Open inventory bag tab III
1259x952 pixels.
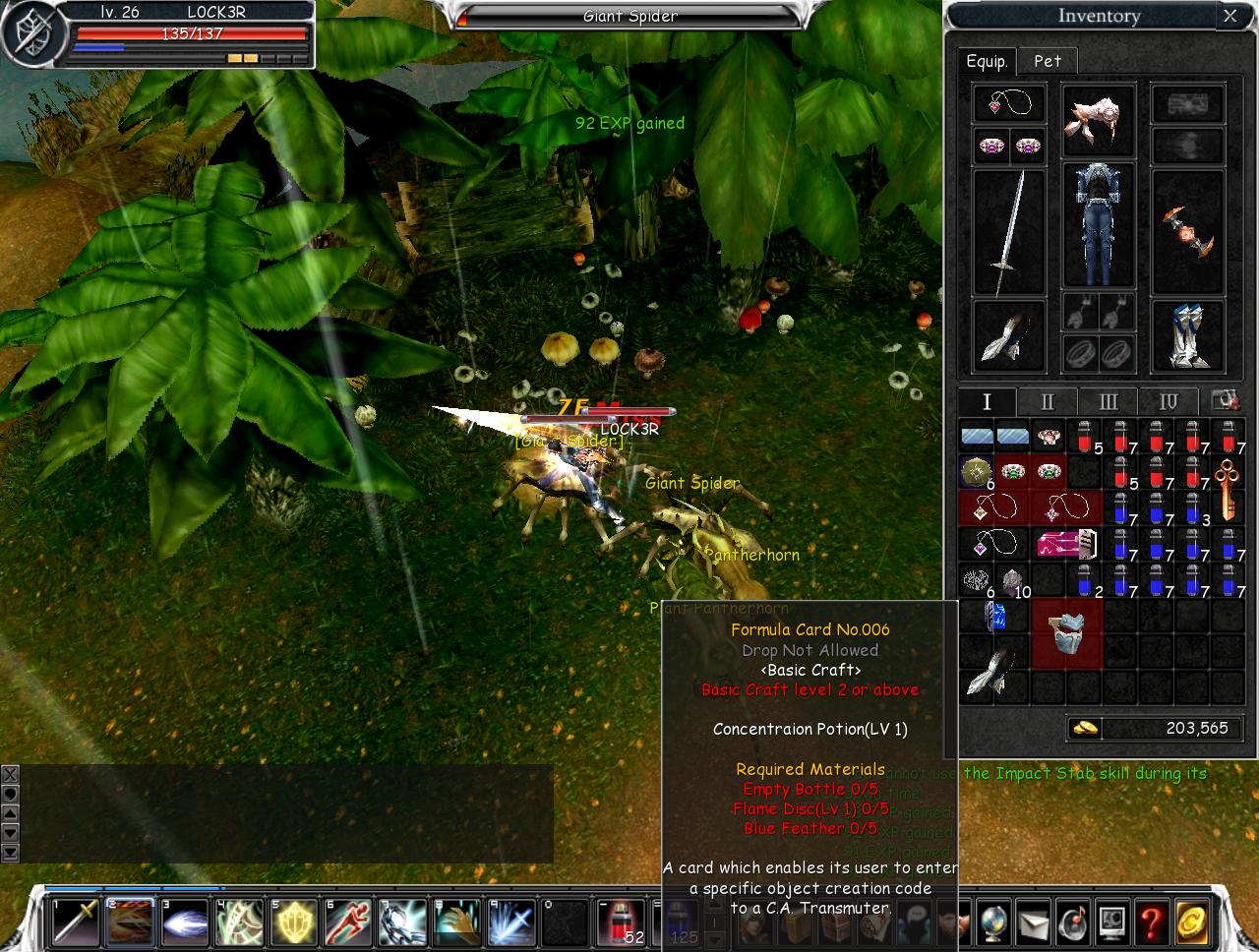(1108, 401)
